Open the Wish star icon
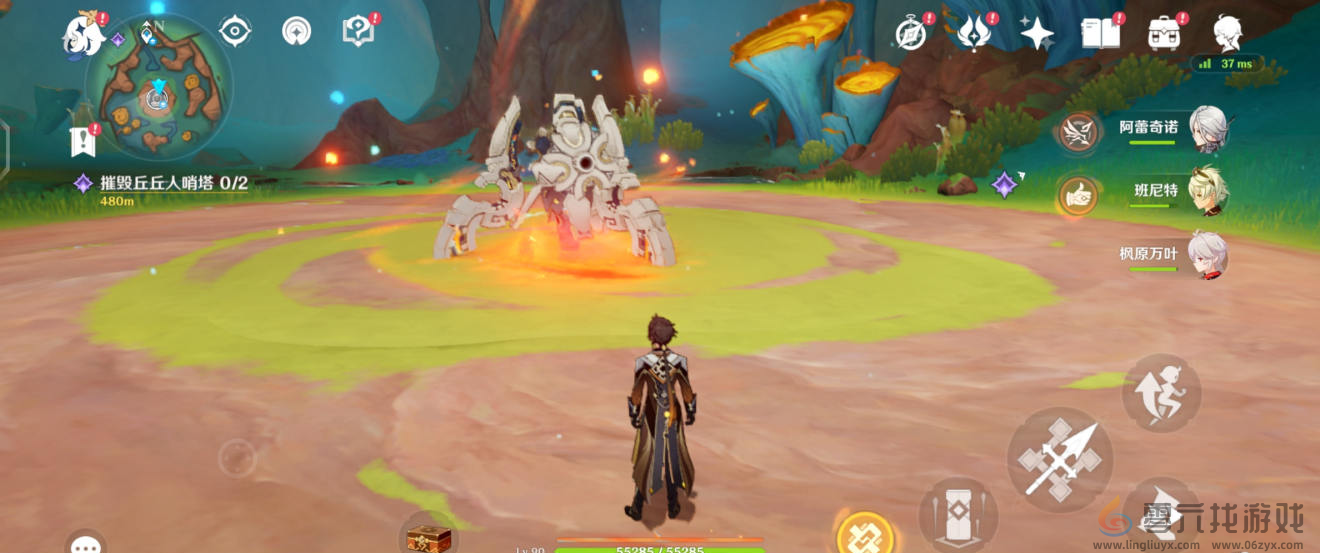The height and width of the screenshot is (553, 1320). click(1036, 33)
